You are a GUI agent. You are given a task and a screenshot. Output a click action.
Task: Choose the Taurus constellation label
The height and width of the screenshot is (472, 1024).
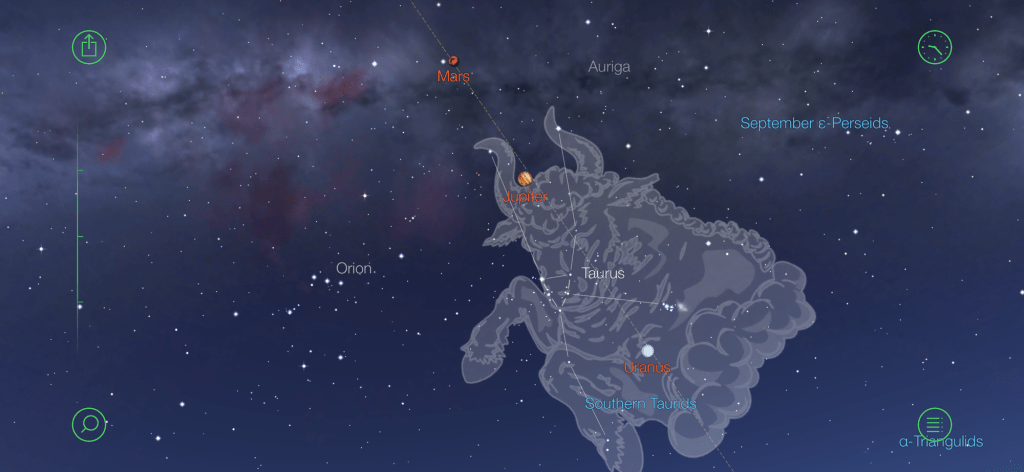point(603,272)
